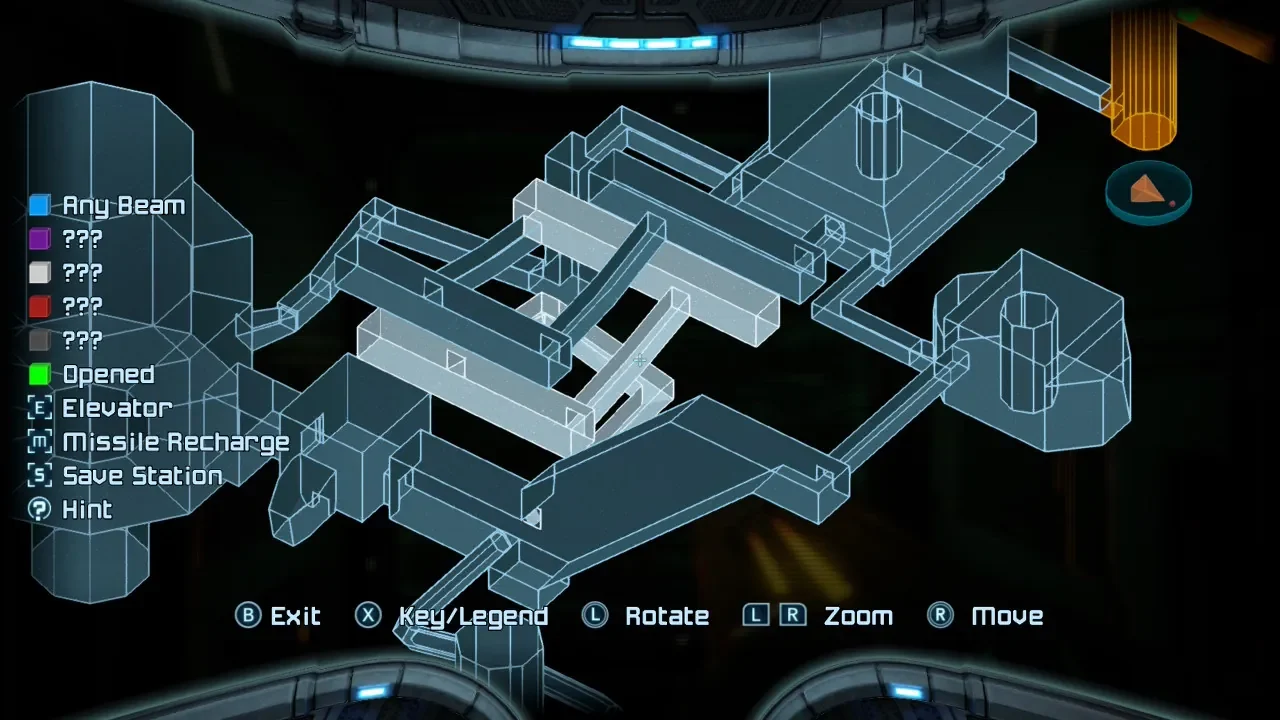
Task: Click the purple door legend swatch
Action: click(39, 239)
